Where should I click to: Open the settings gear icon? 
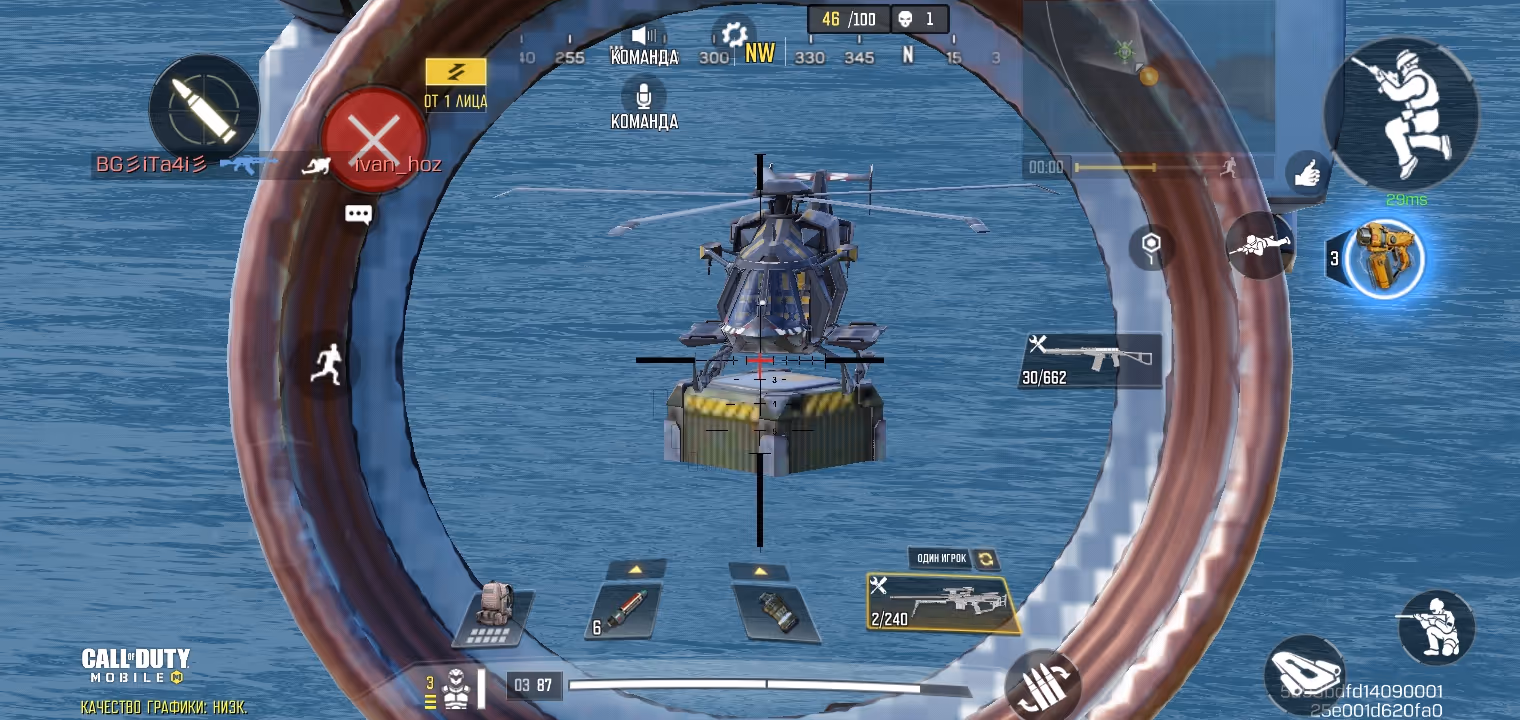(733, 33)
